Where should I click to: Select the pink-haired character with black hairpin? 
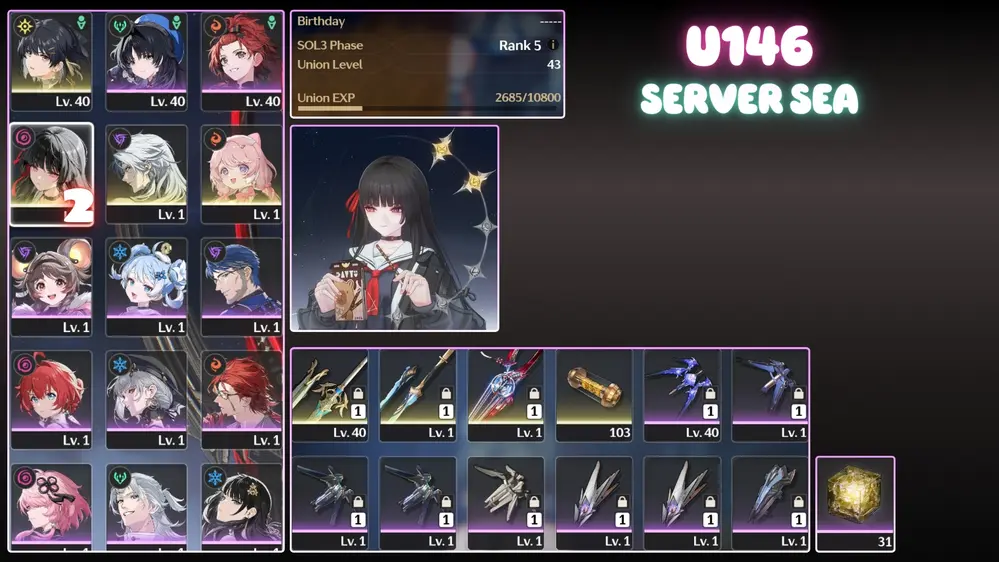coord(51,505)
